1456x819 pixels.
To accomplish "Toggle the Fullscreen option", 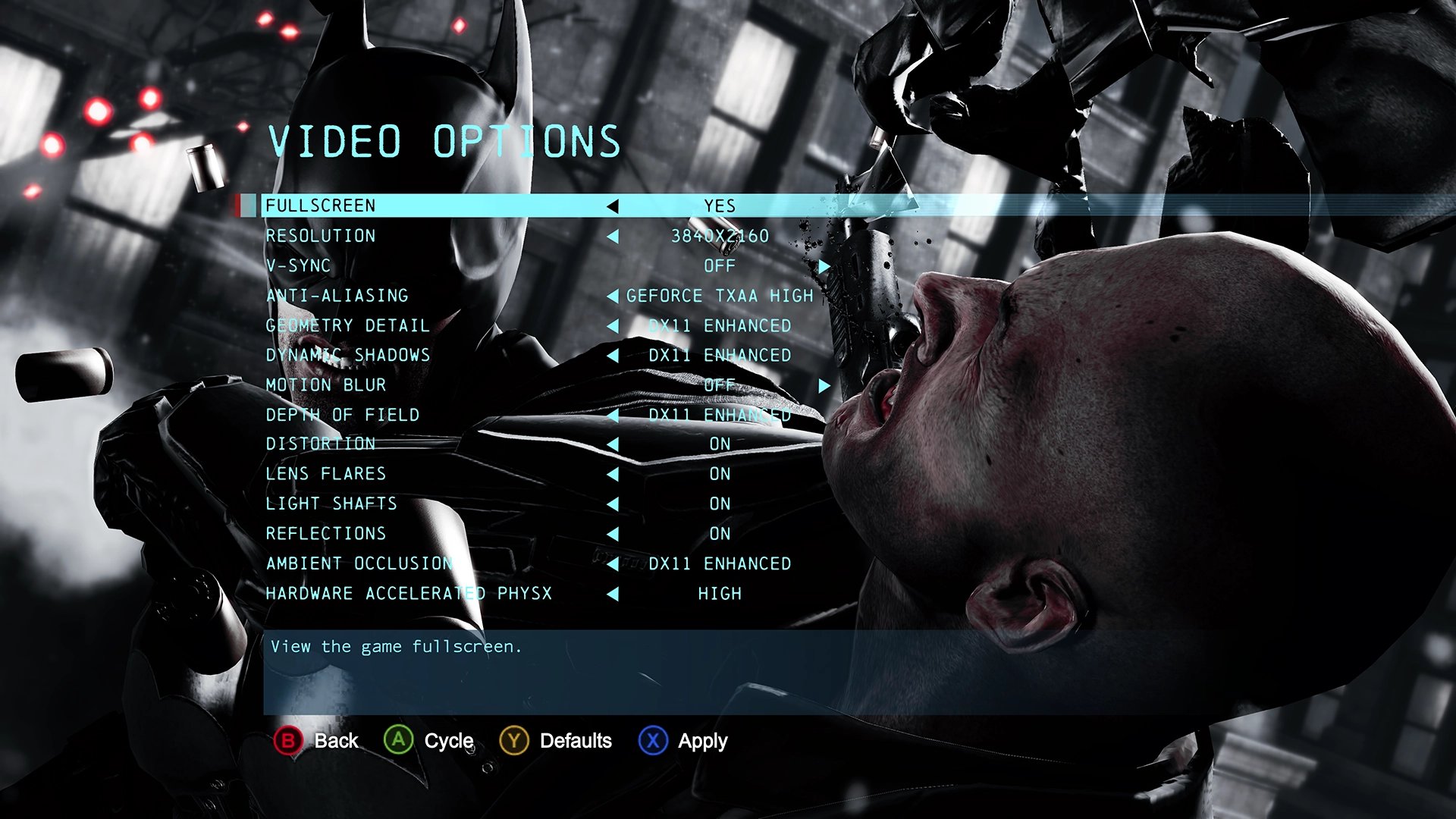I will click(613, 206).
